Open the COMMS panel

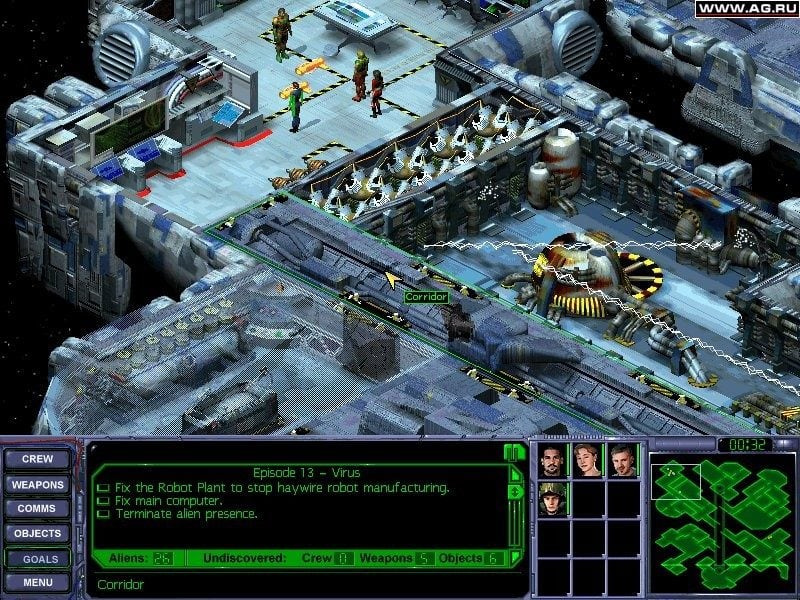pyautogui.click(x=38, y=509)
